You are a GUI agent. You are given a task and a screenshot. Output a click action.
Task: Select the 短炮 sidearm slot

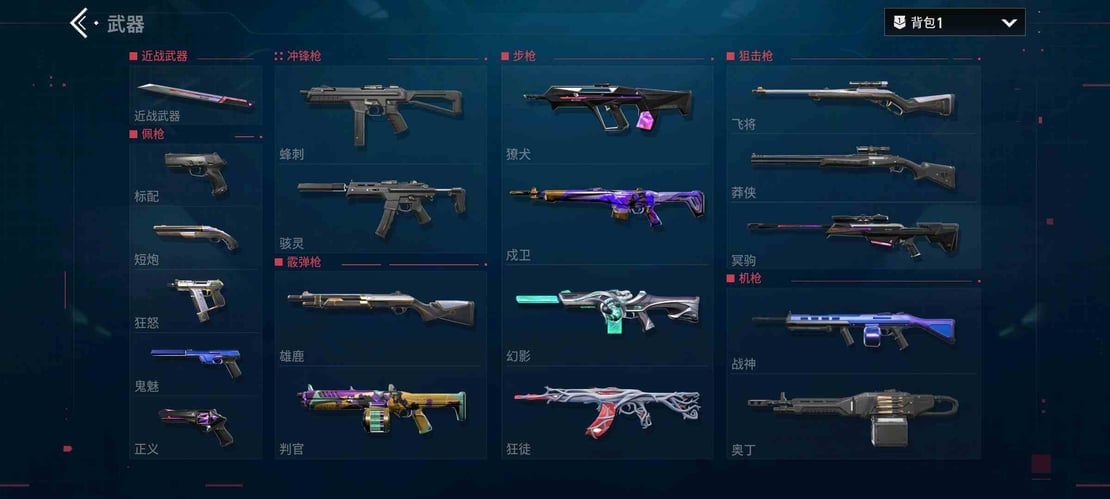point(196,237)
